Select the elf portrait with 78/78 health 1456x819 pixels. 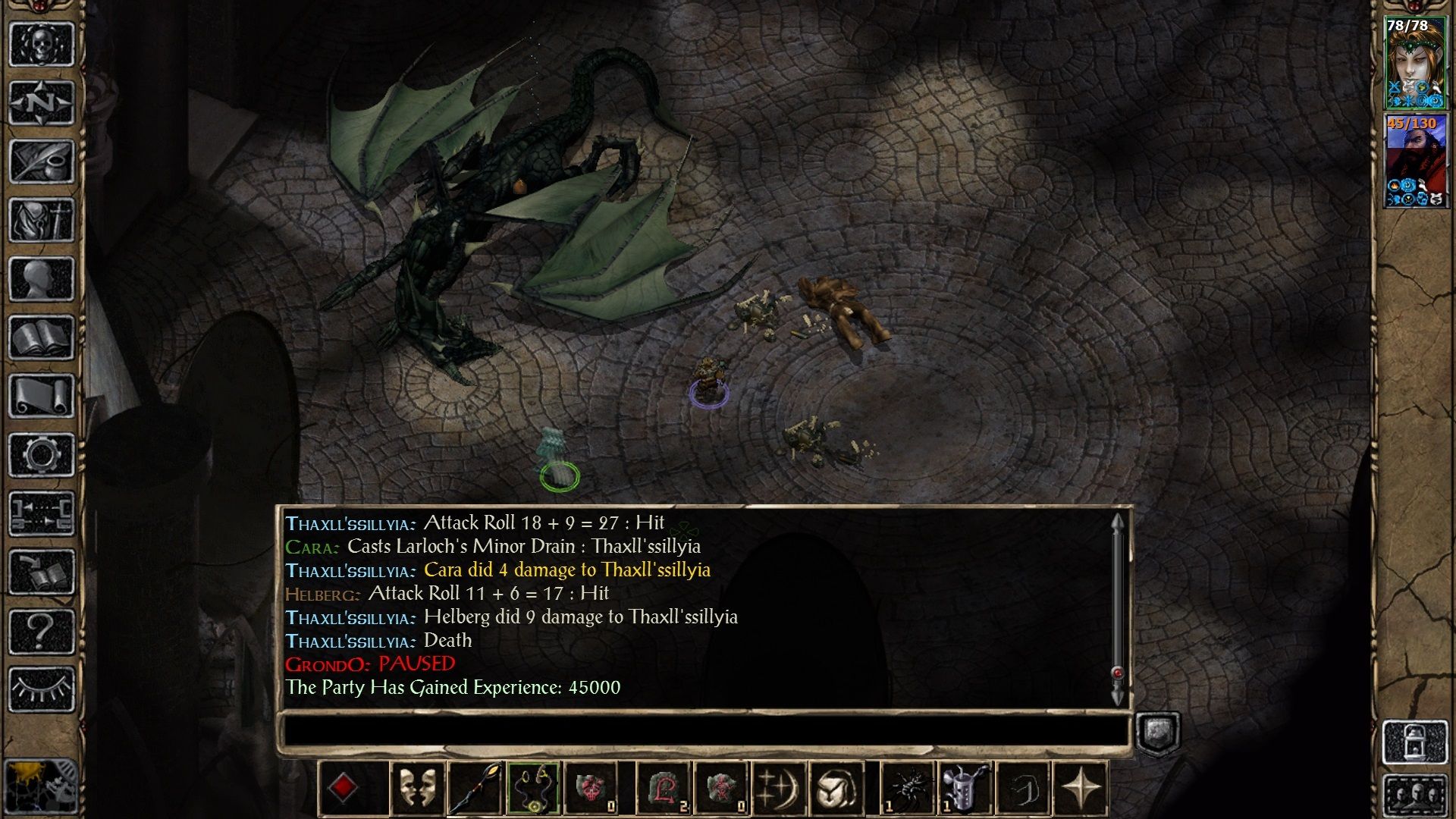1415,63
